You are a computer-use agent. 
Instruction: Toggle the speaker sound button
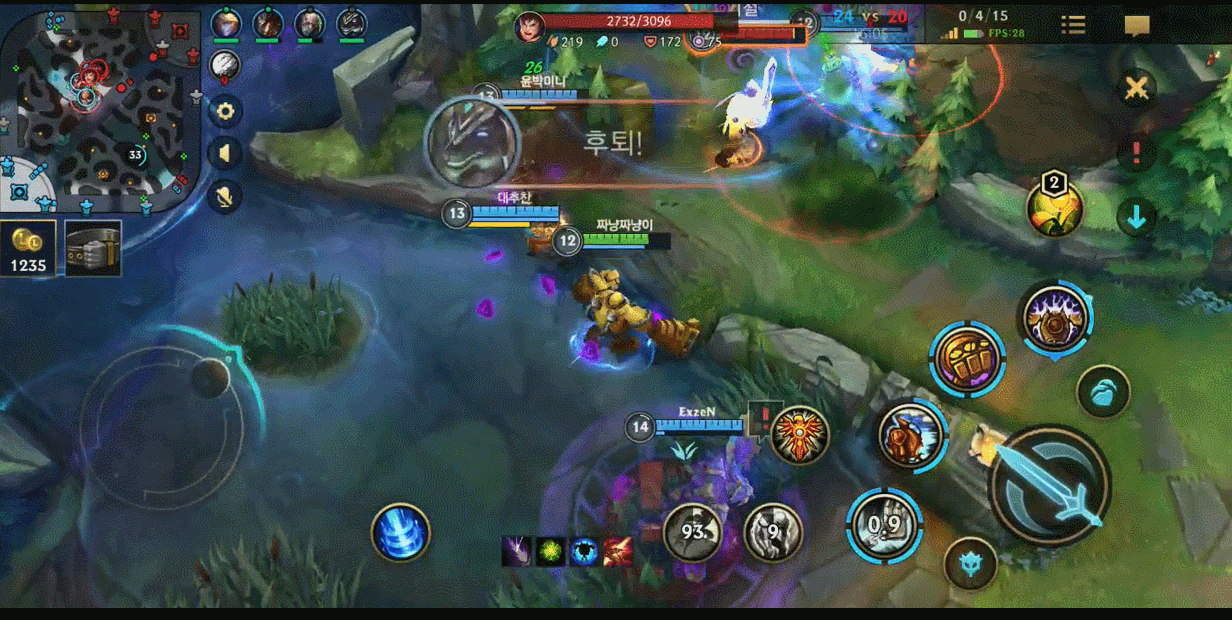click(225, 153)
